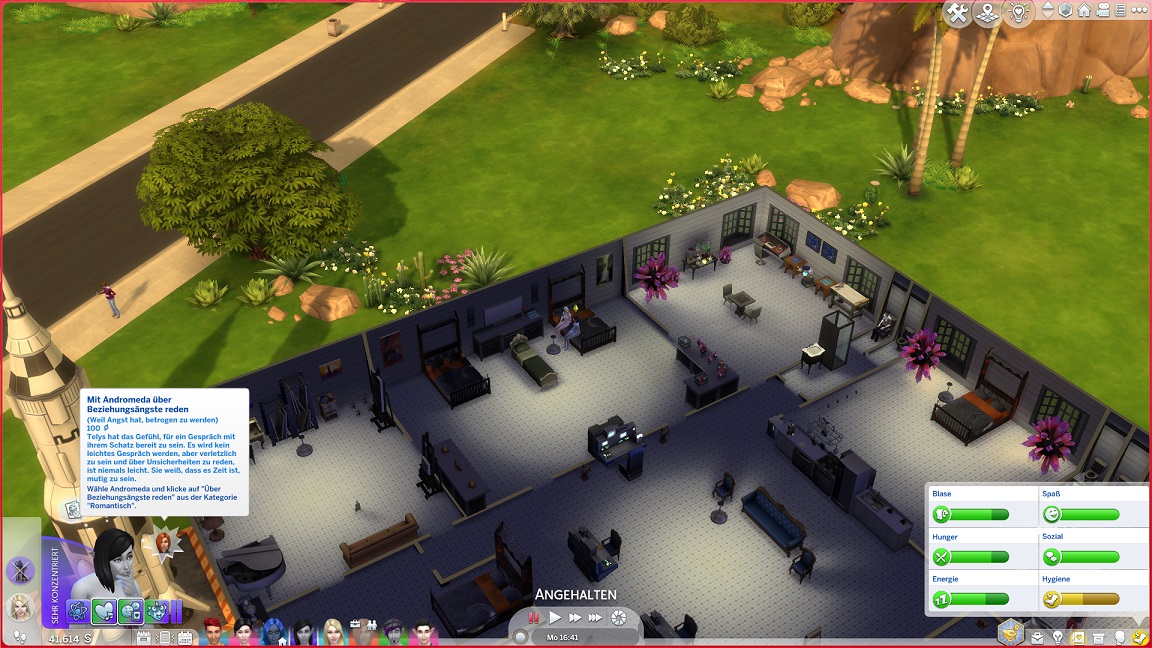This screenshot has height=648, width=1152.
Task: Set game speed to fast forward
Action: point(575,618)
